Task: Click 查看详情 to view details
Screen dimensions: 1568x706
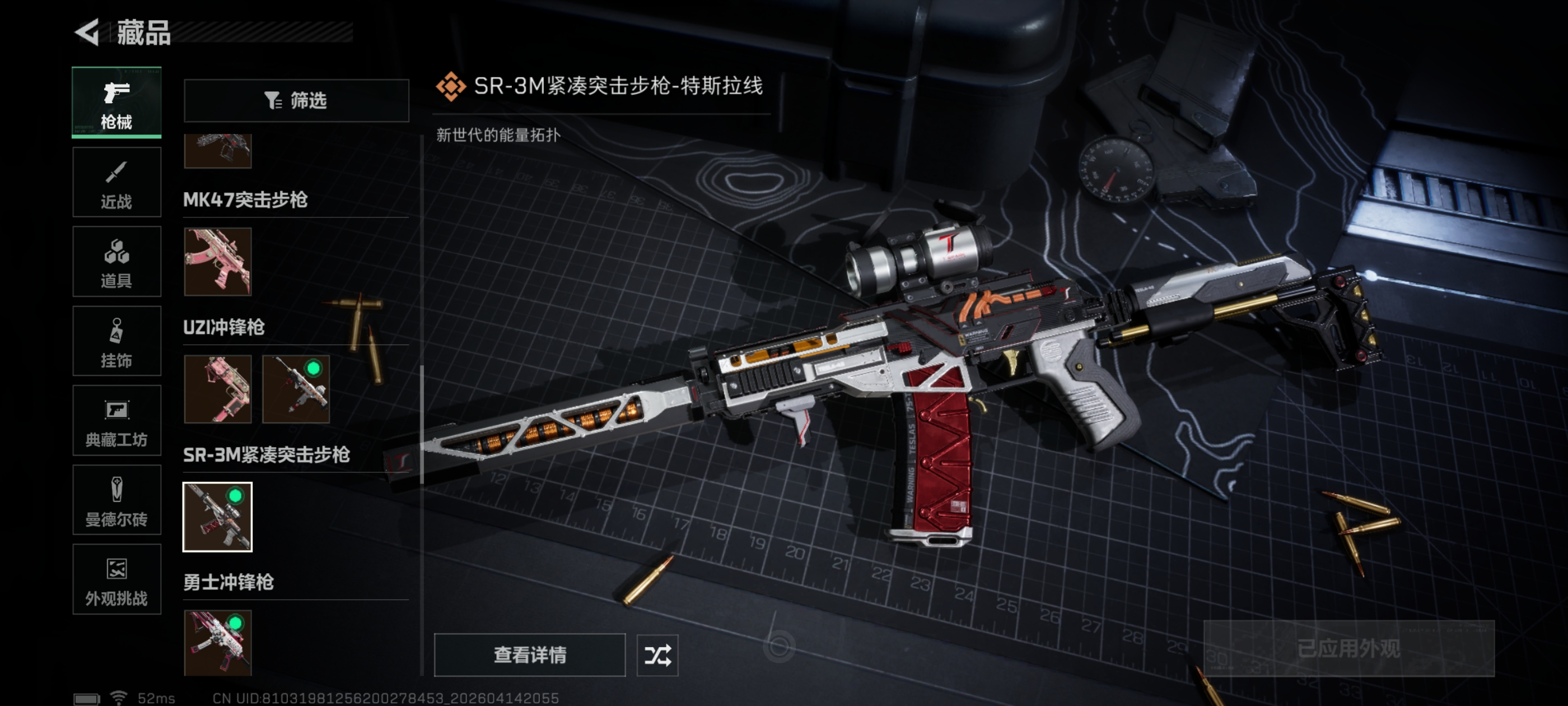Action: [529, 655]
